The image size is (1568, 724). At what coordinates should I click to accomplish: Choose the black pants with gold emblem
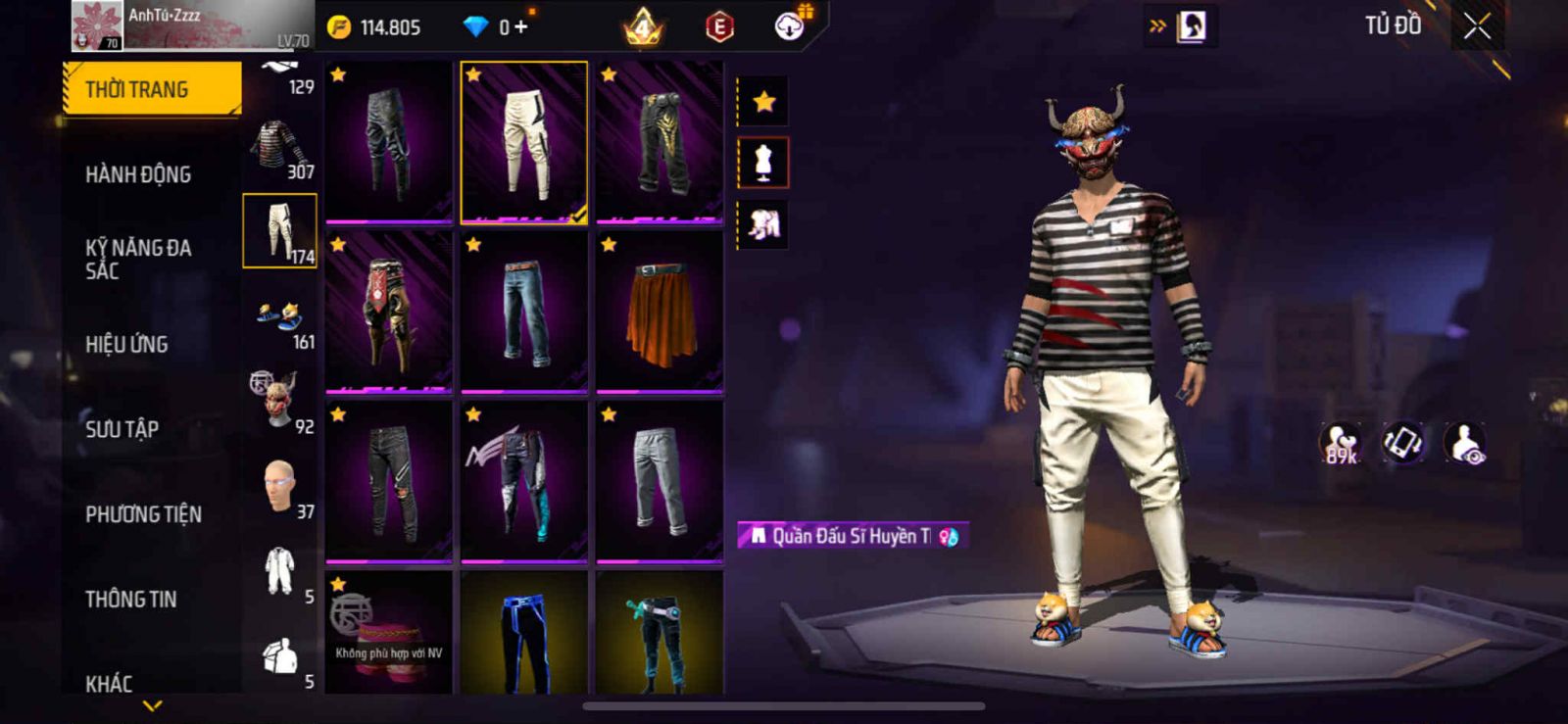(x=660, y=143)
